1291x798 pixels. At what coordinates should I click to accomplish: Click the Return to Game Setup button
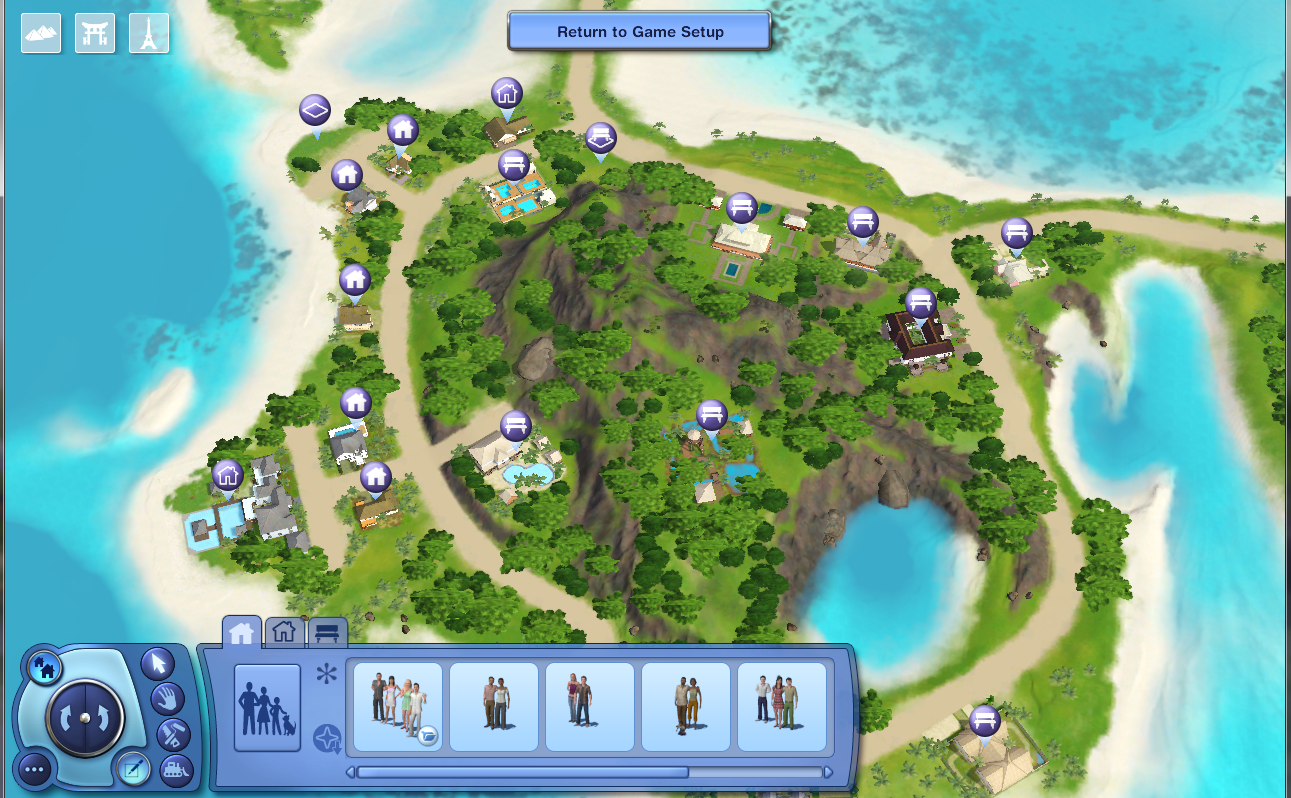(x=640, y=31)
